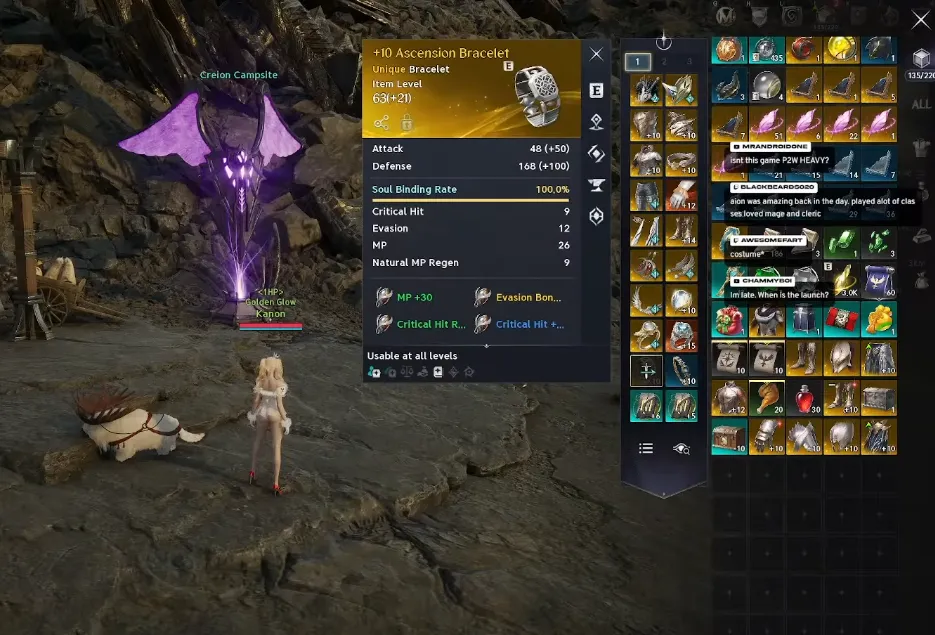
Task: Close the inventory window
Action: (x=921, y=20)
